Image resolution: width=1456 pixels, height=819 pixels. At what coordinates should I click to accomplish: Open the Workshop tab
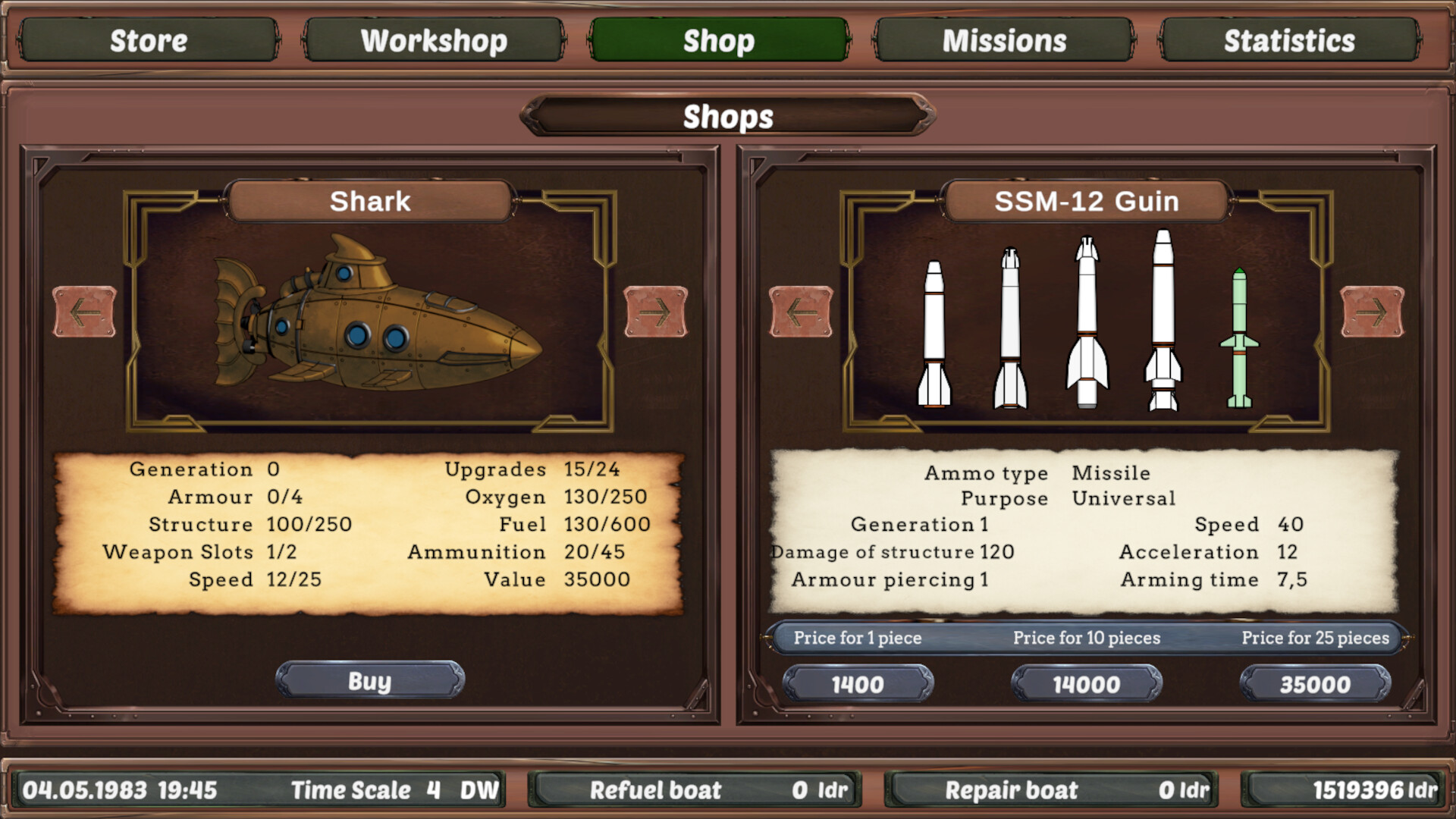pyautogui.click(x=434, y=40)
